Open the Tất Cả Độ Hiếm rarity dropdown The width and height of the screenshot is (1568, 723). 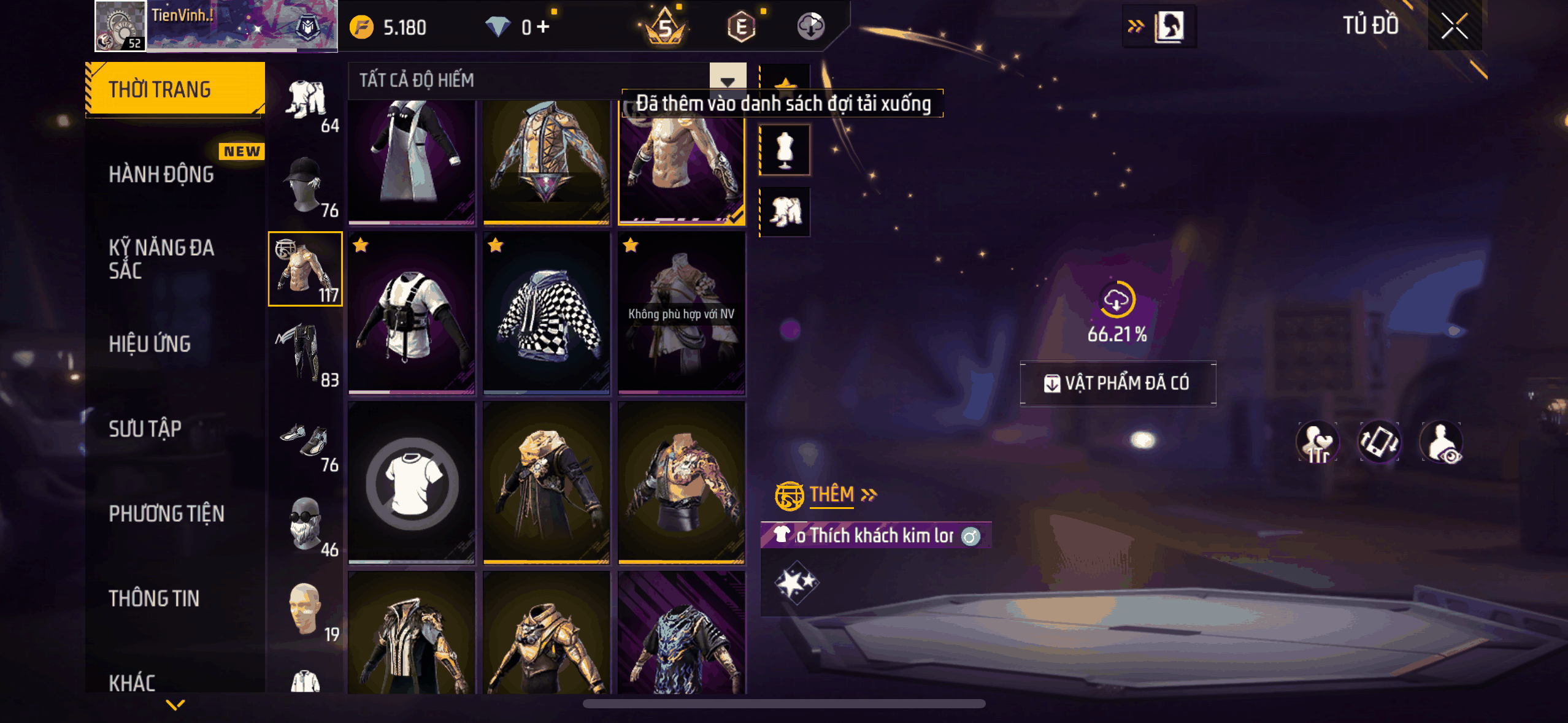[x=728, y=80]
